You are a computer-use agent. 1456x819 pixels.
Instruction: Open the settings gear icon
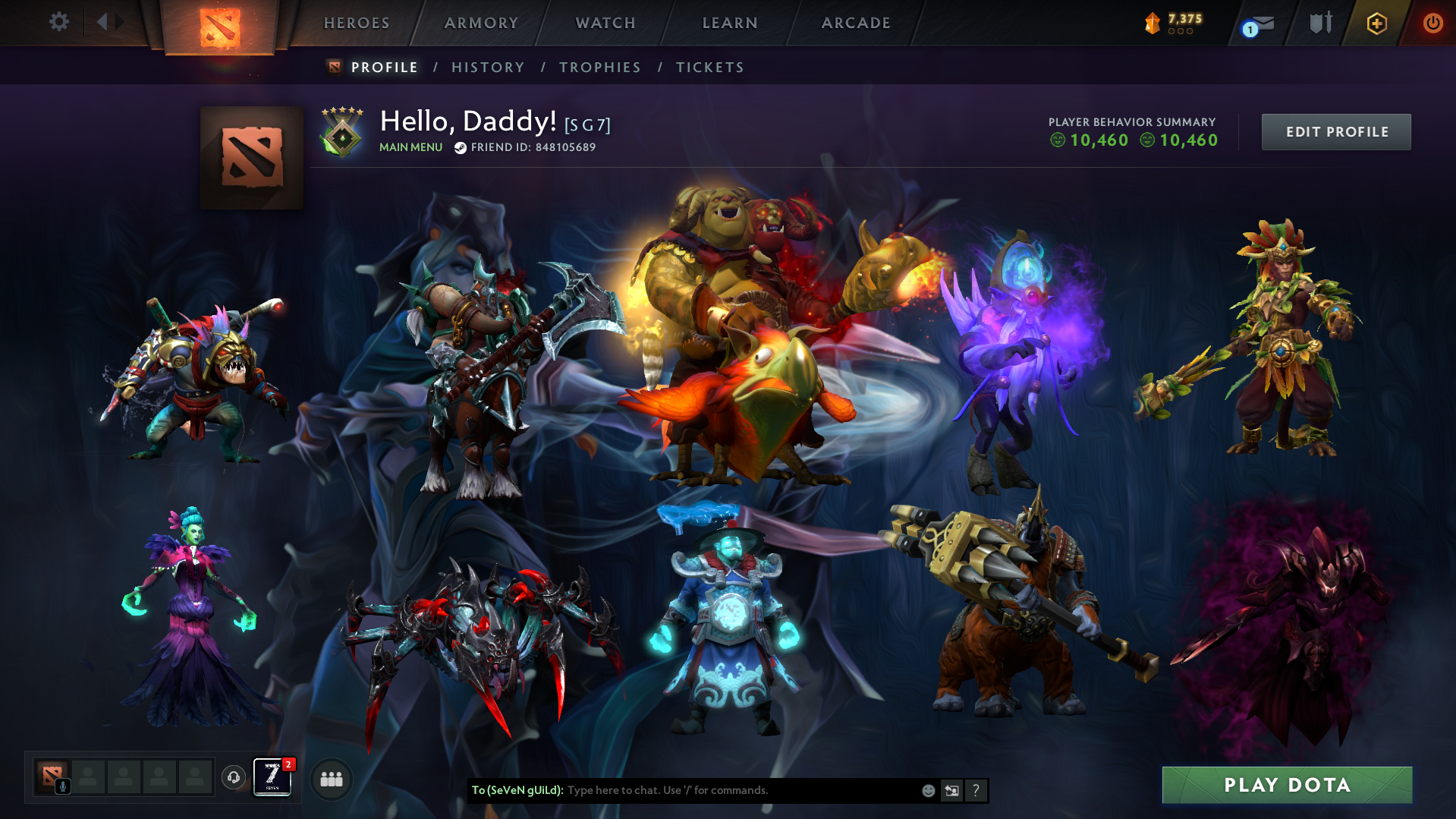[59, 22]
